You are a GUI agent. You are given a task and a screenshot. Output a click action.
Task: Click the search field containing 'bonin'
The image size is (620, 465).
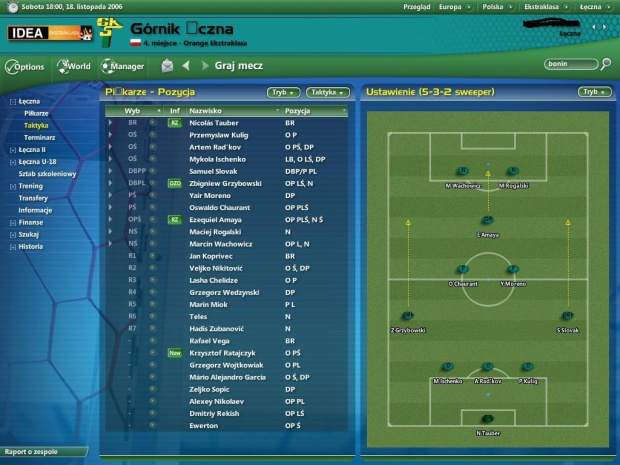click(570, 65)
